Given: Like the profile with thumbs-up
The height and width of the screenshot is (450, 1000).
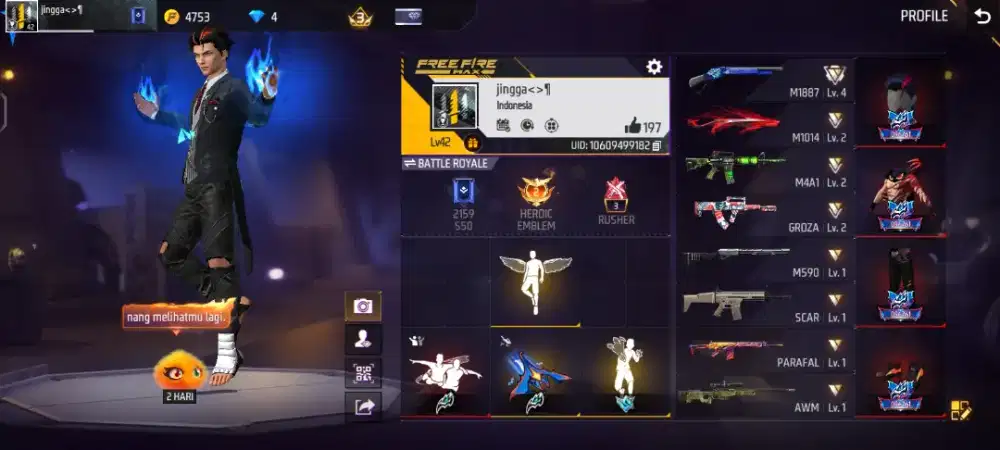Looking at the screenshot, I should tap(633, 126).
